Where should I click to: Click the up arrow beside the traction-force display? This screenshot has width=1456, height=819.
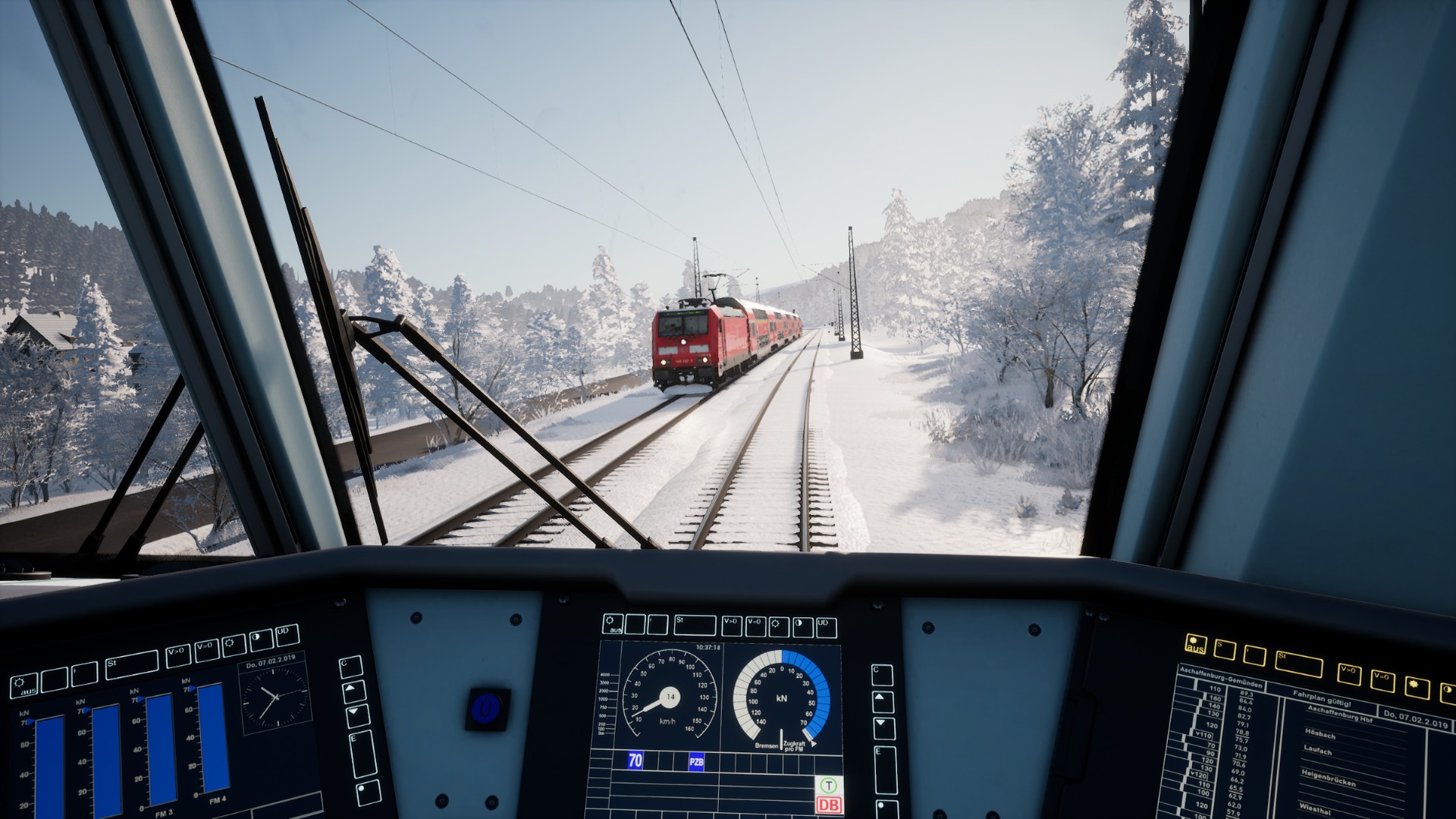tap(354, 692)
